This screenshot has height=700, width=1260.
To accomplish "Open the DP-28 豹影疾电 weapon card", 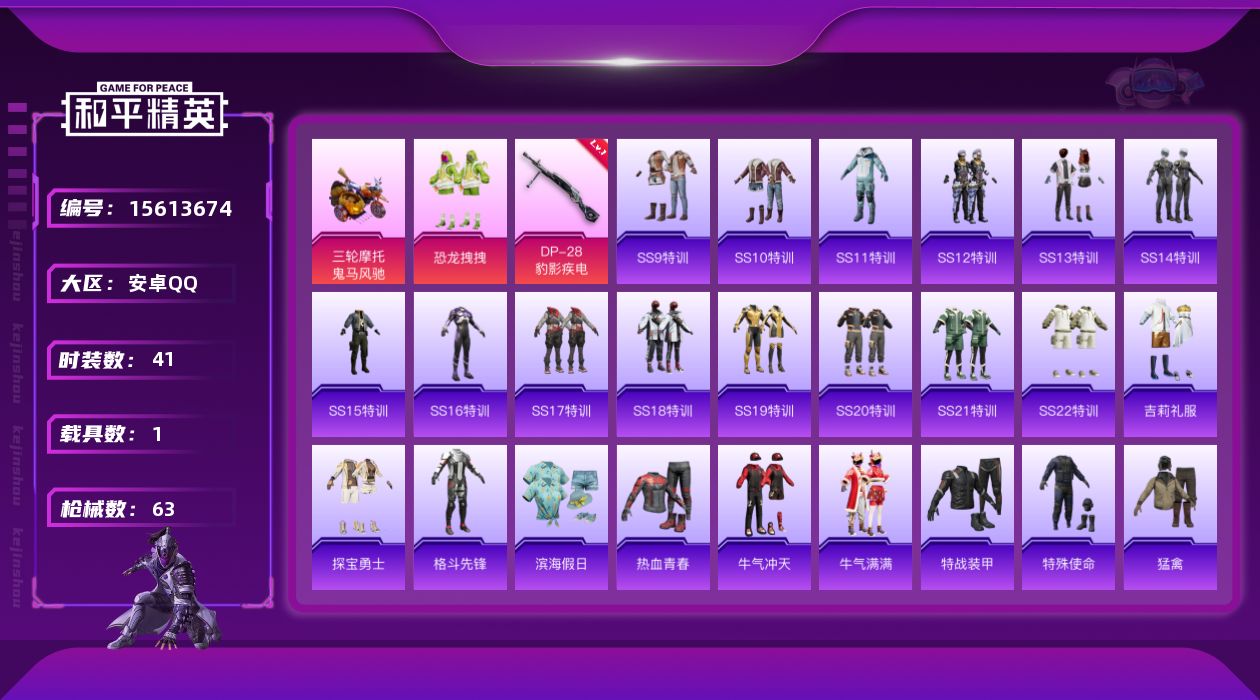I will pyautogui.click(x=561, y=211).
